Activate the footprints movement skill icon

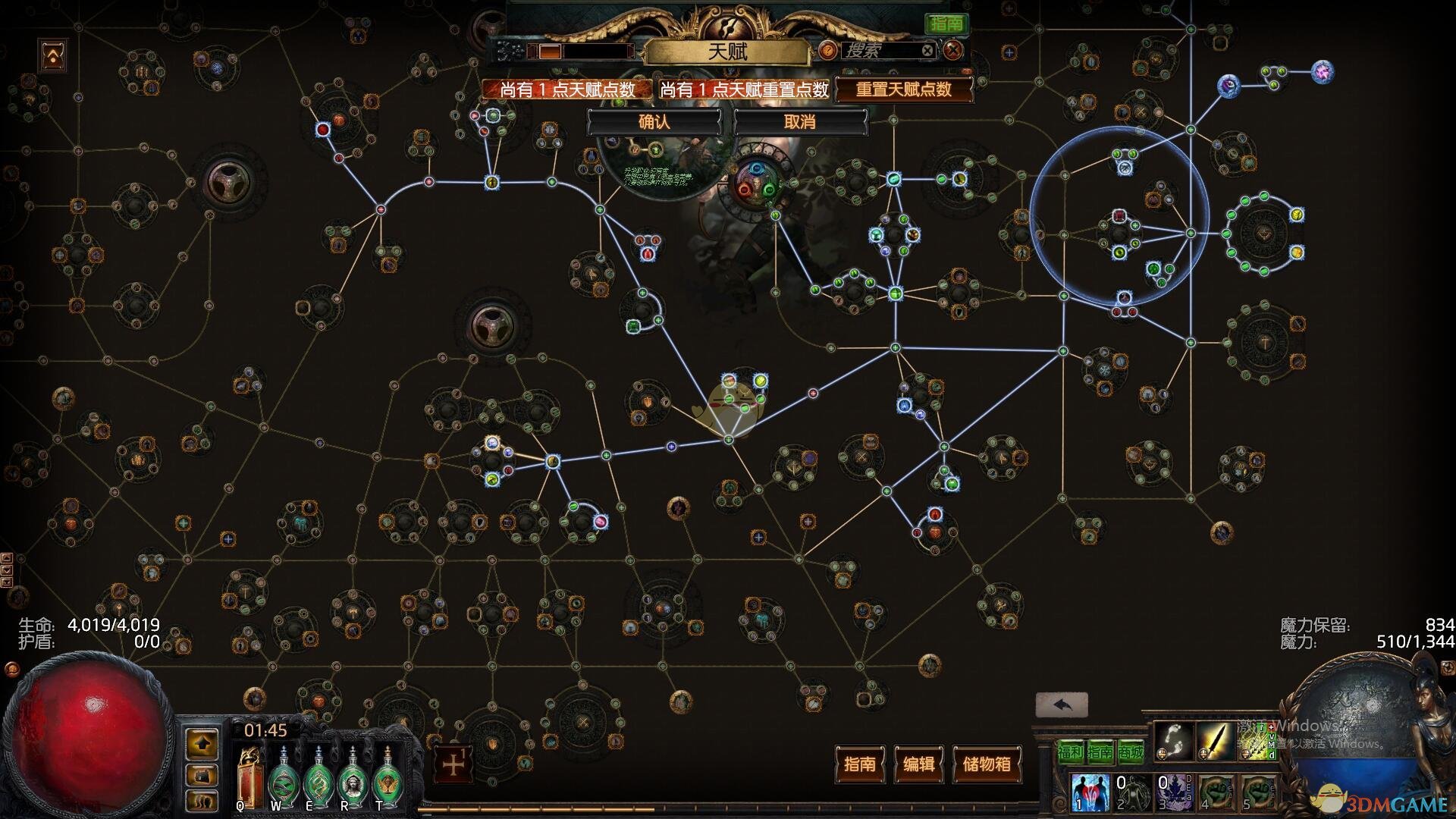tap(1173, 741)
